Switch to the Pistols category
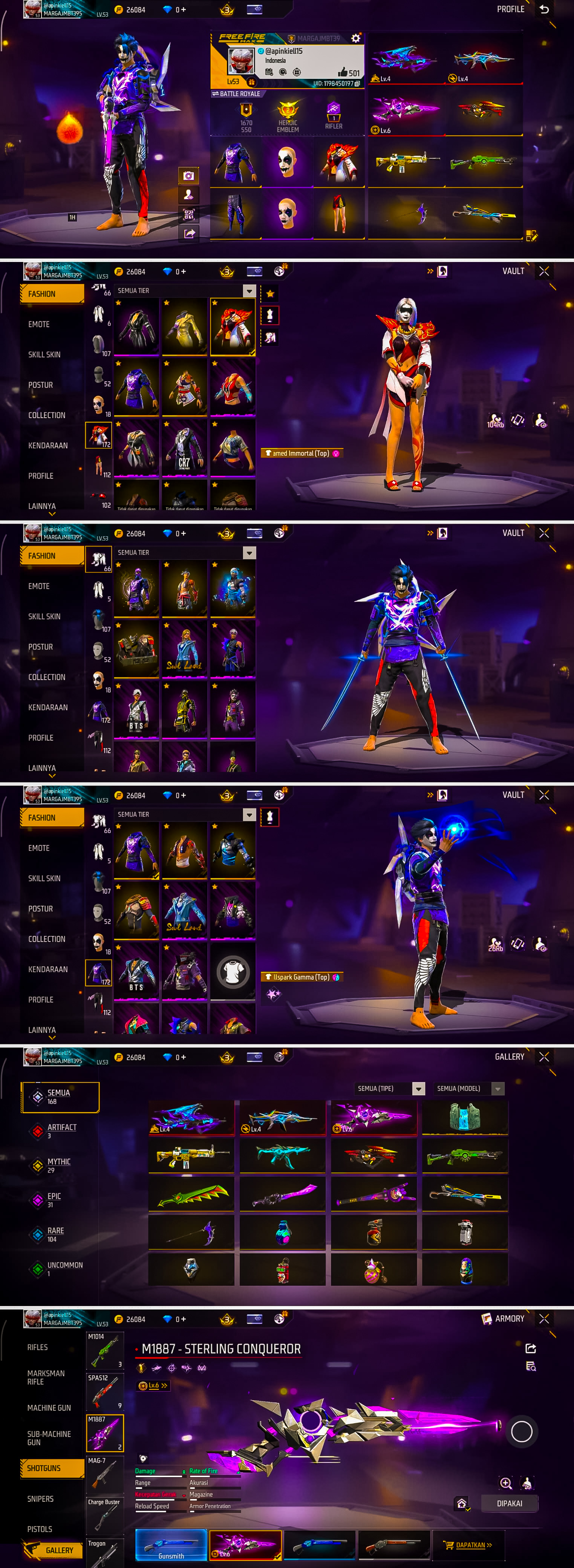 pyautogui.click(x=40, y=1529)
